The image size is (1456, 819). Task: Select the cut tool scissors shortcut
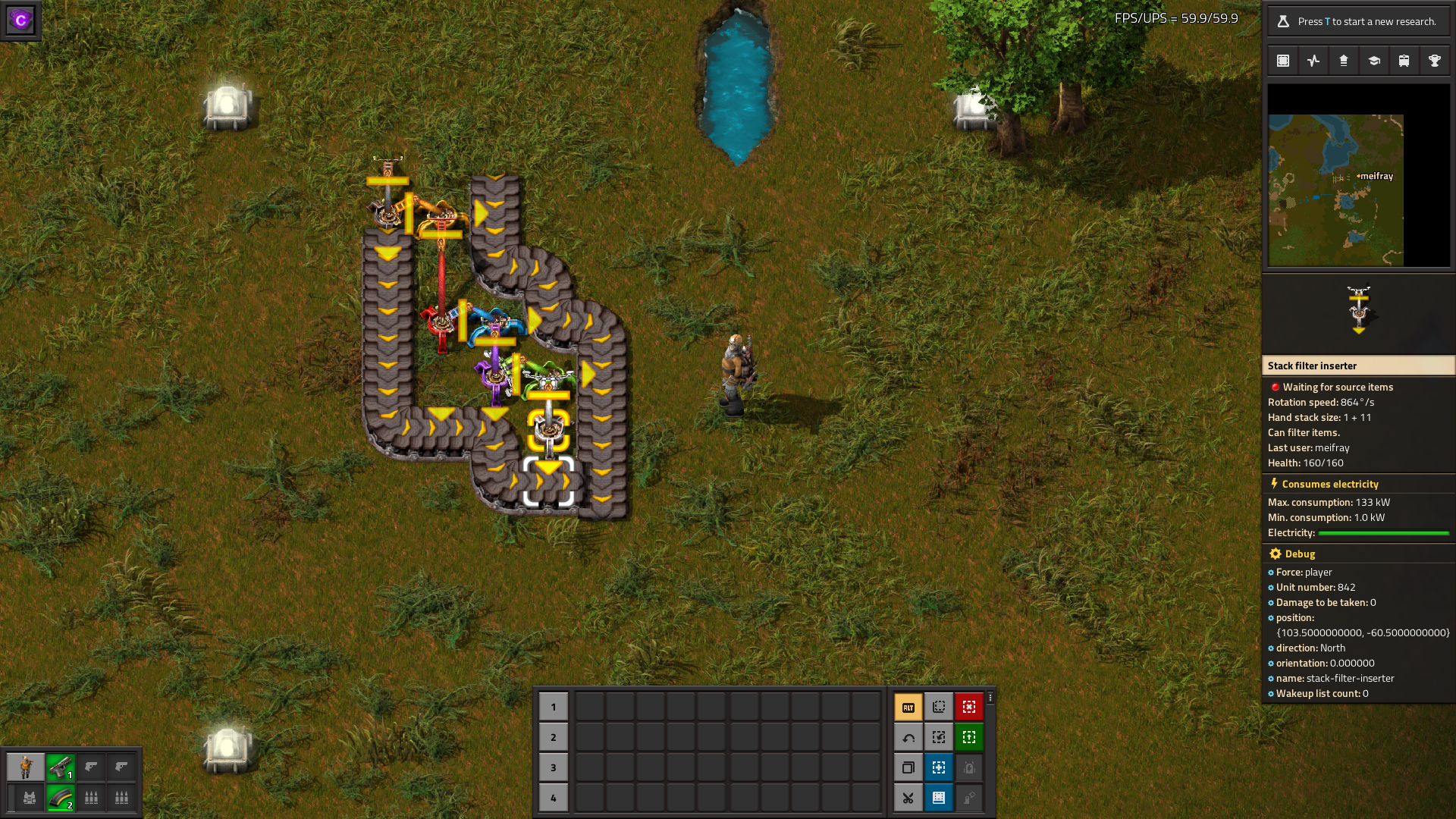pyautogui.click(x=908, y=798)
